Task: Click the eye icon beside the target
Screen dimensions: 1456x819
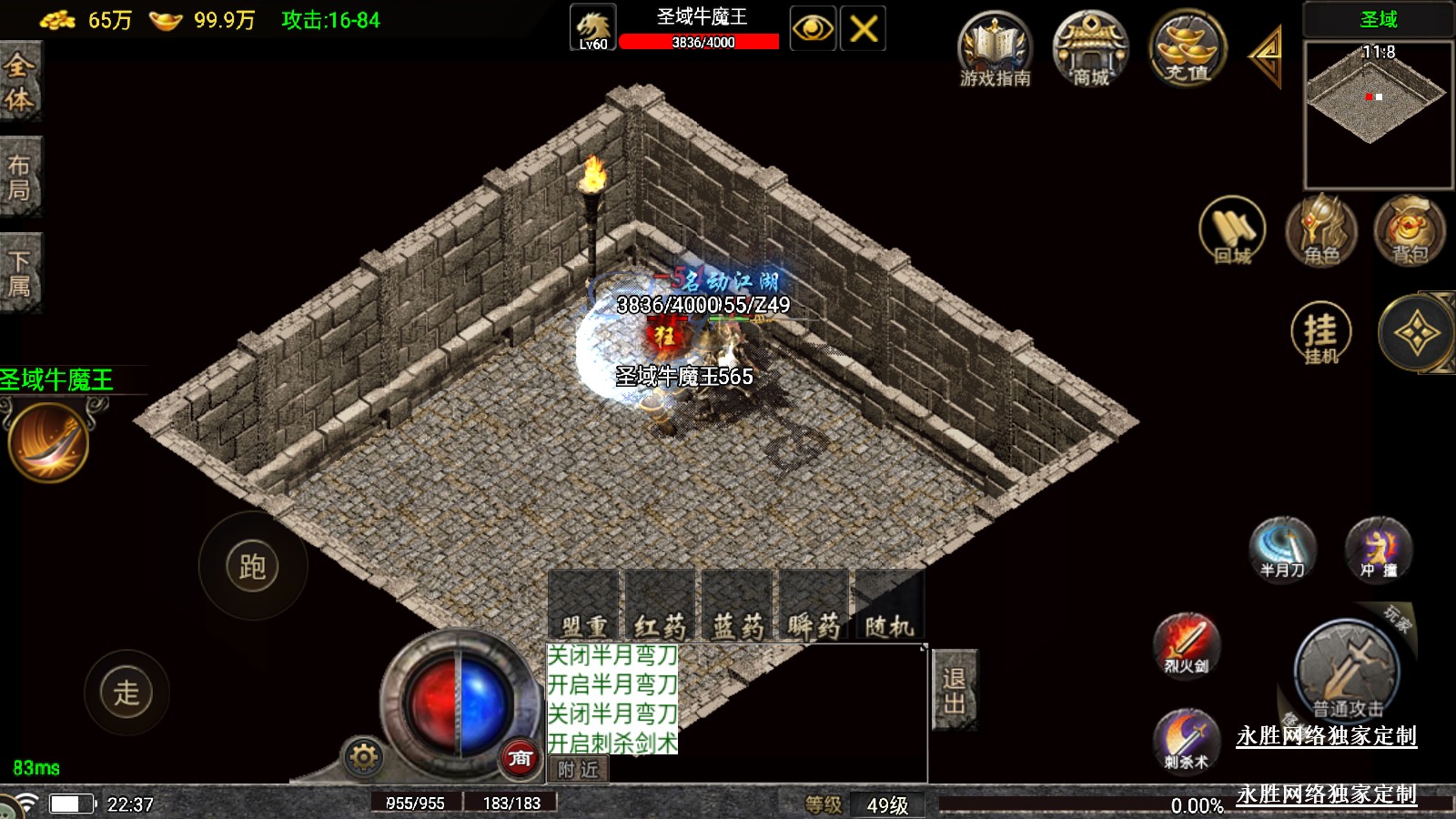Action: 813,29
